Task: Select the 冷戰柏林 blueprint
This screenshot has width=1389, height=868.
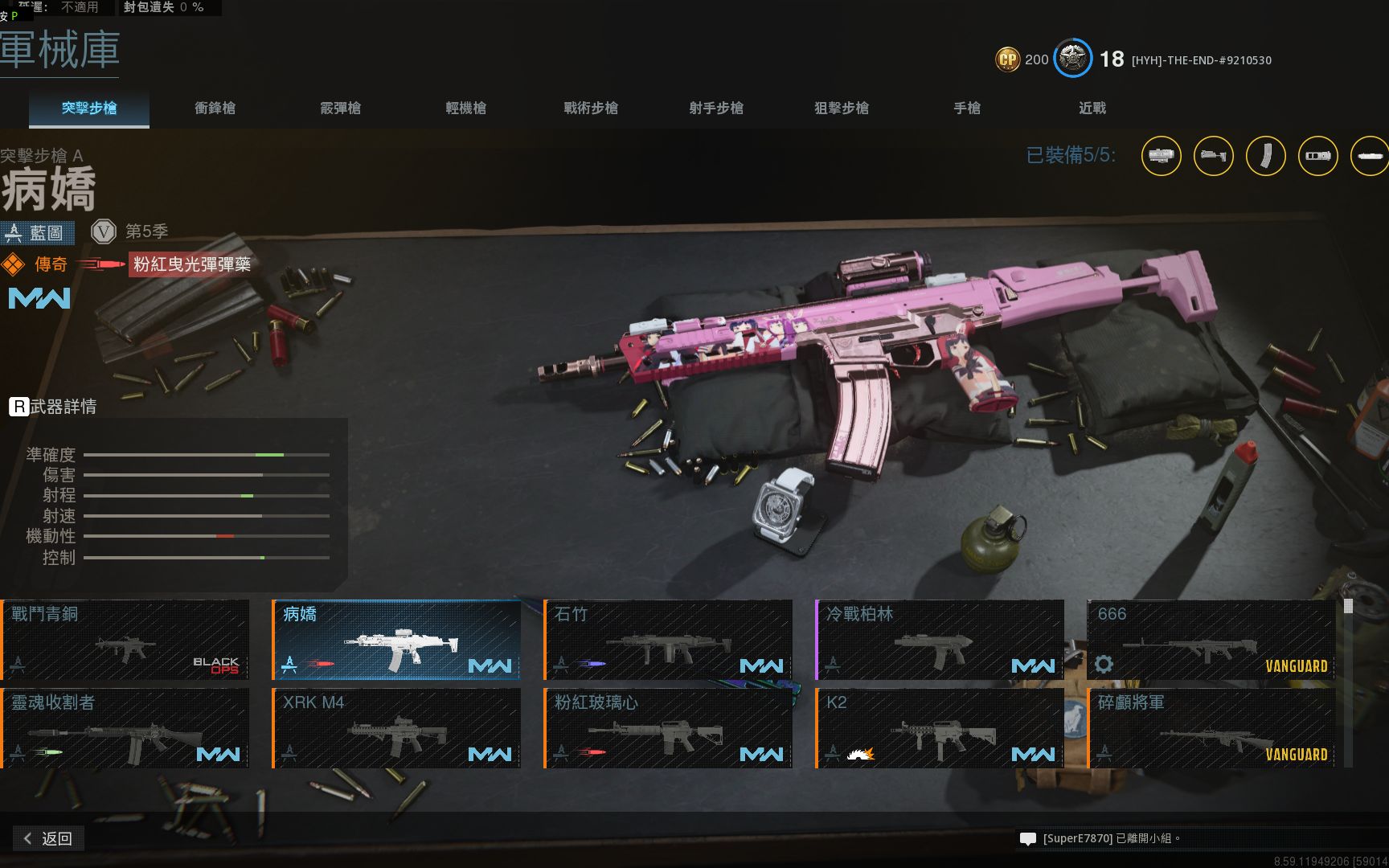Action: pos(940,640)
